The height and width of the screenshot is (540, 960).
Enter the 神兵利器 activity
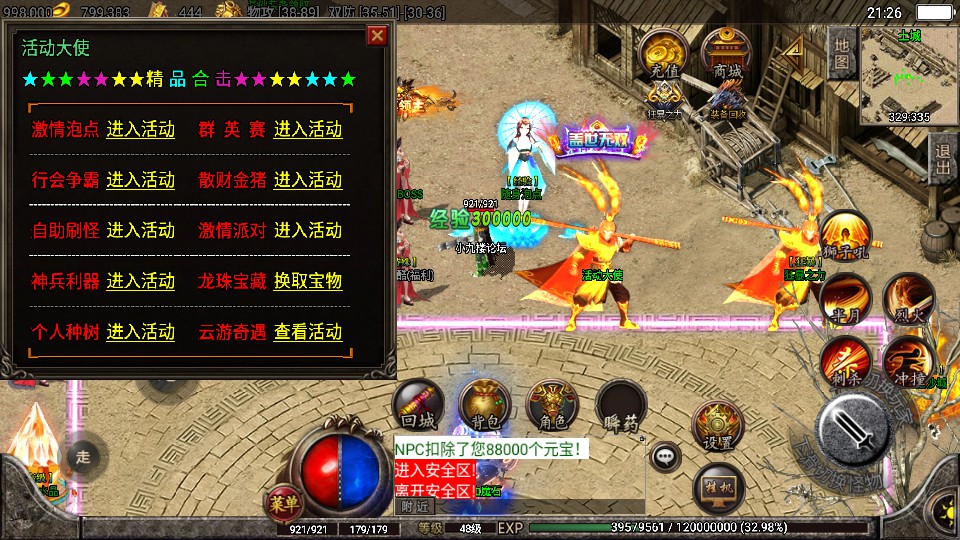(x=141, y=281)
